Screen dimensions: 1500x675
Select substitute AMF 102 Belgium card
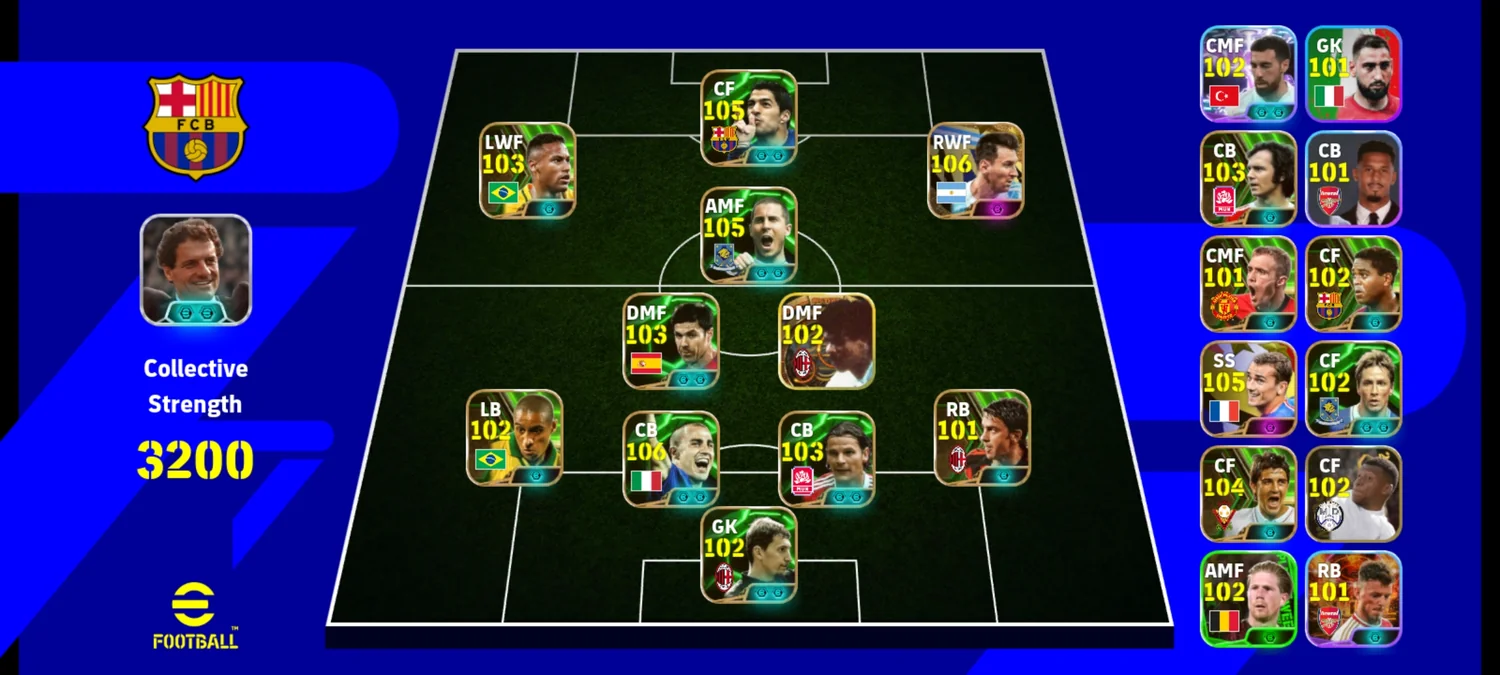coord(1248,599)
